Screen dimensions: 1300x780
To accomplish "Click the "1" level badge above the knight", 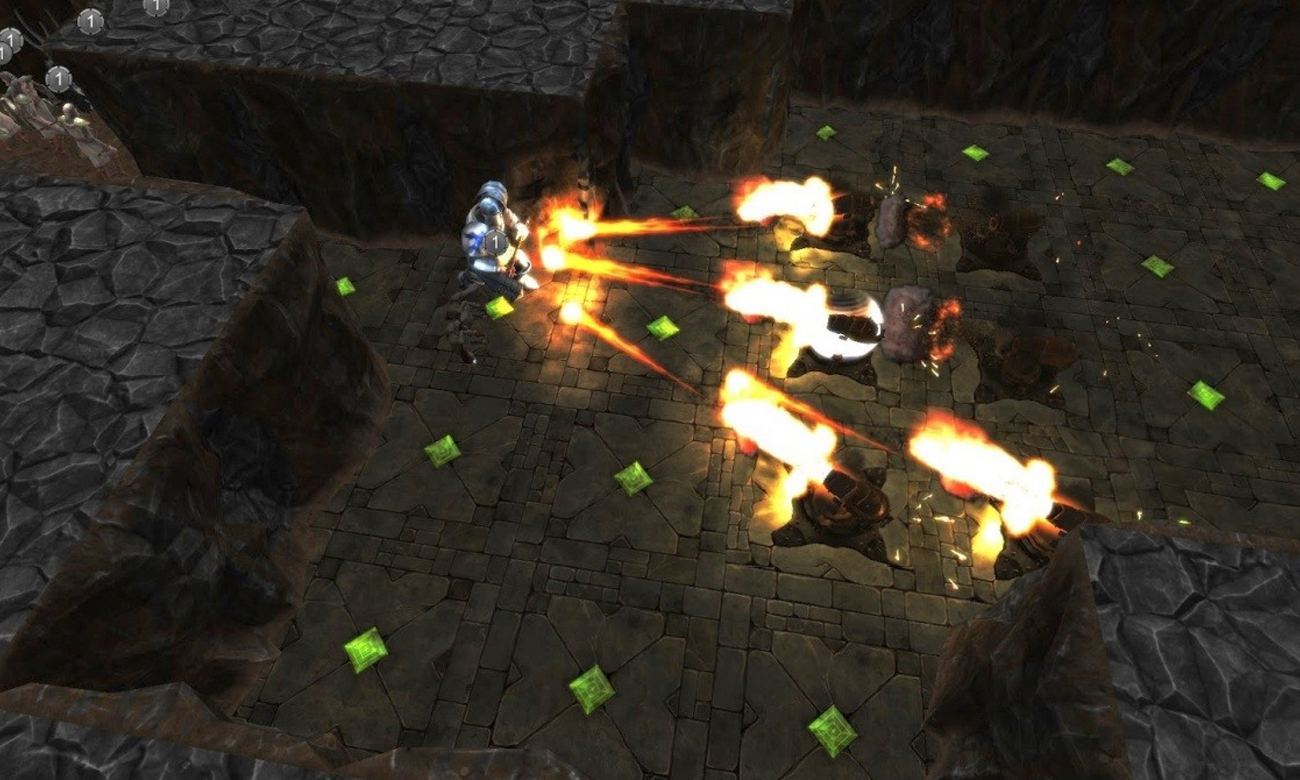I will 495,241.
